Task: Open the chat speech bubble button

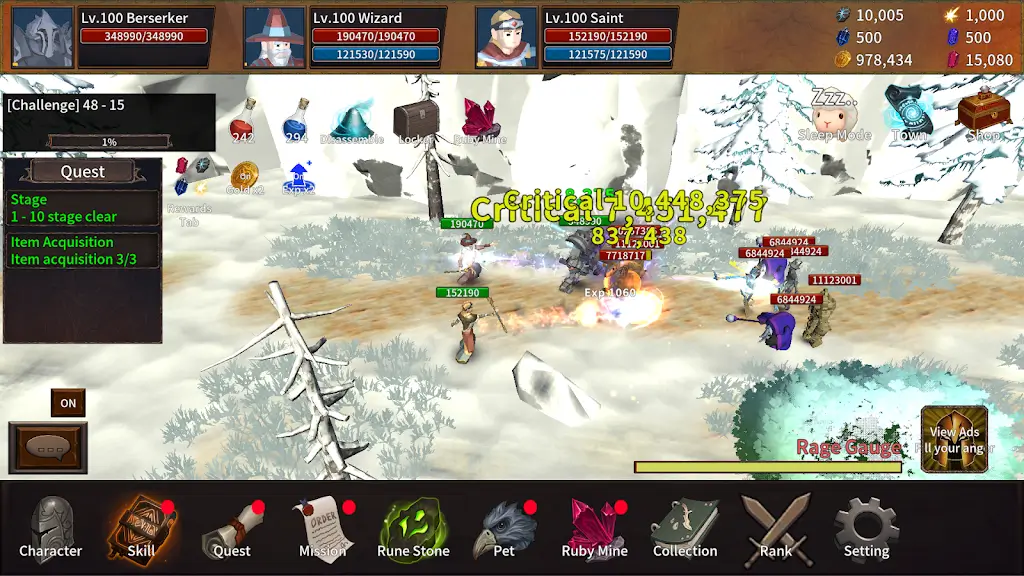Action: click(x=47, y=447)
